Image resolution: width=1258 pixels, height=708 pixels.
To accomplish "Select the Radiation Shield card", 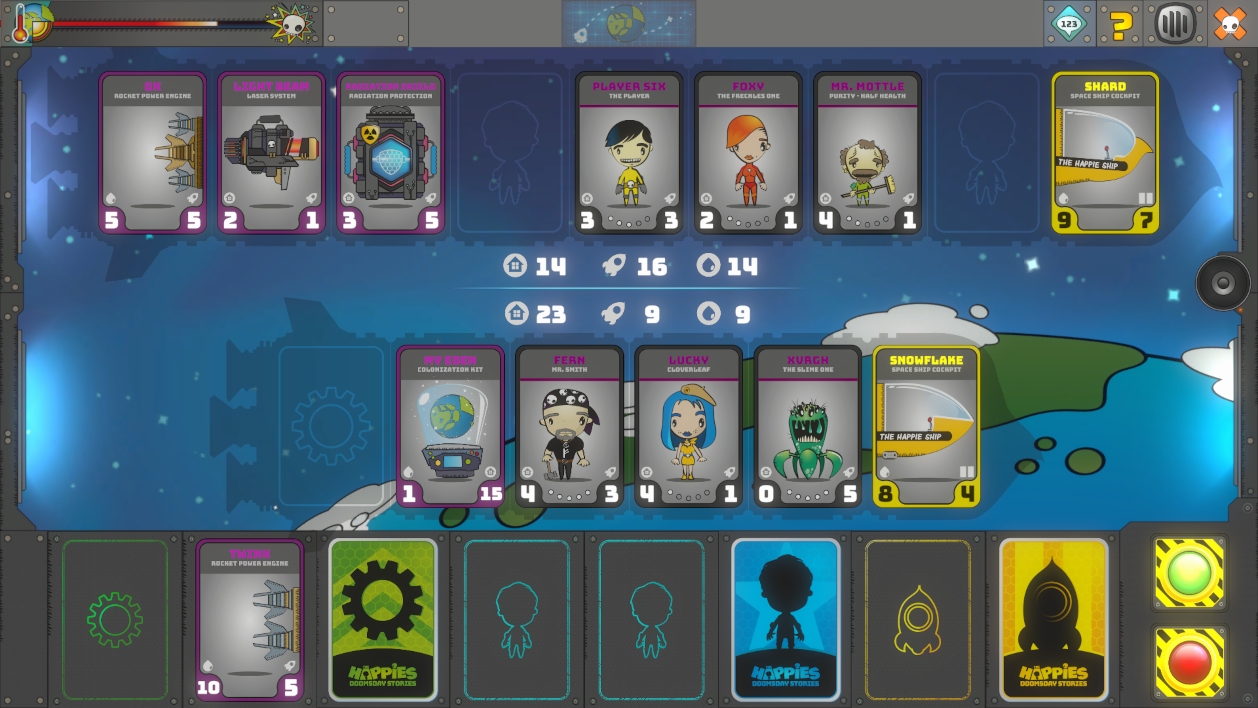I will pyautogui.click(x=390, y=153).
